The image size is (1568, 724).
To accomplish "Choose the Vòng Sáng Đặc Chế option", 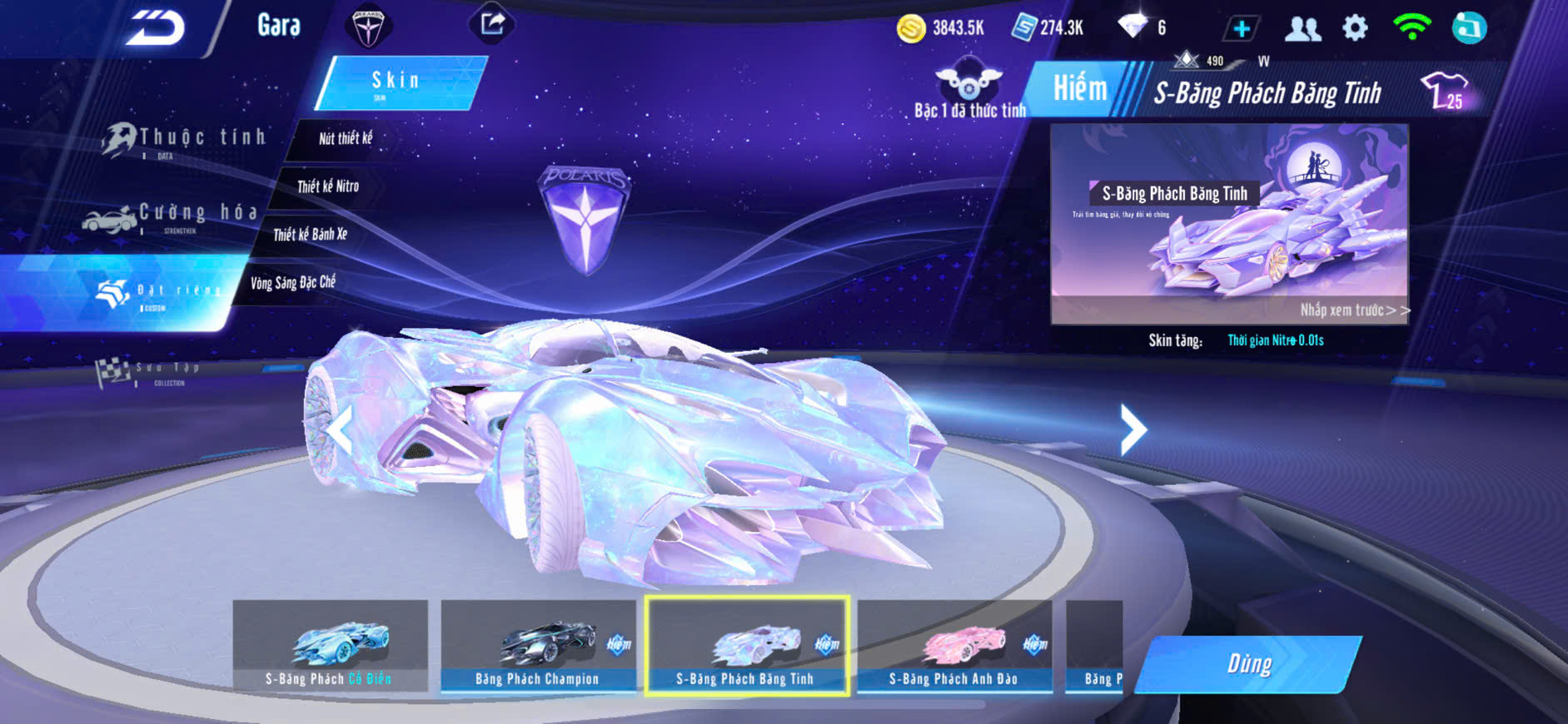I will [293, 283].
